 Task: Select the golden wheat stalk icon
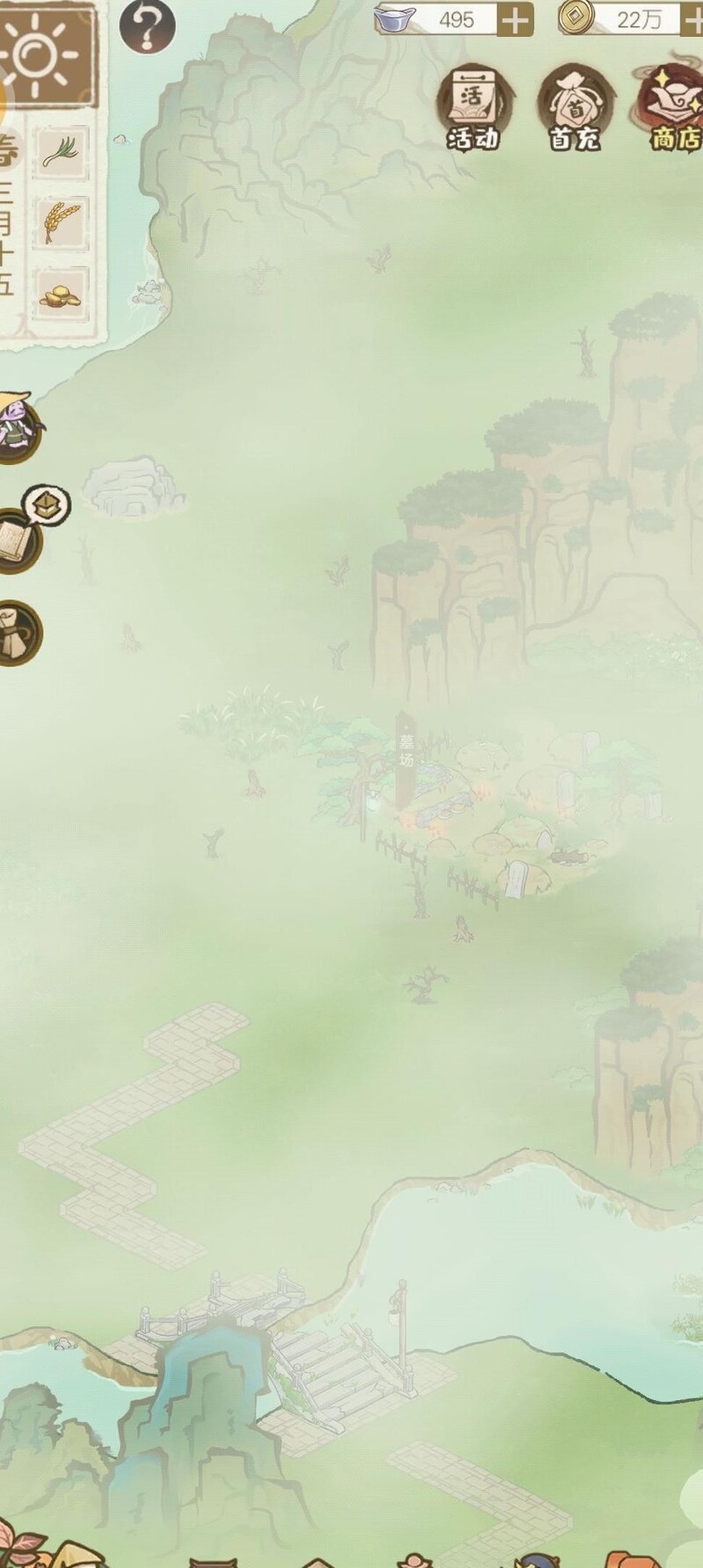click(62, 221)
